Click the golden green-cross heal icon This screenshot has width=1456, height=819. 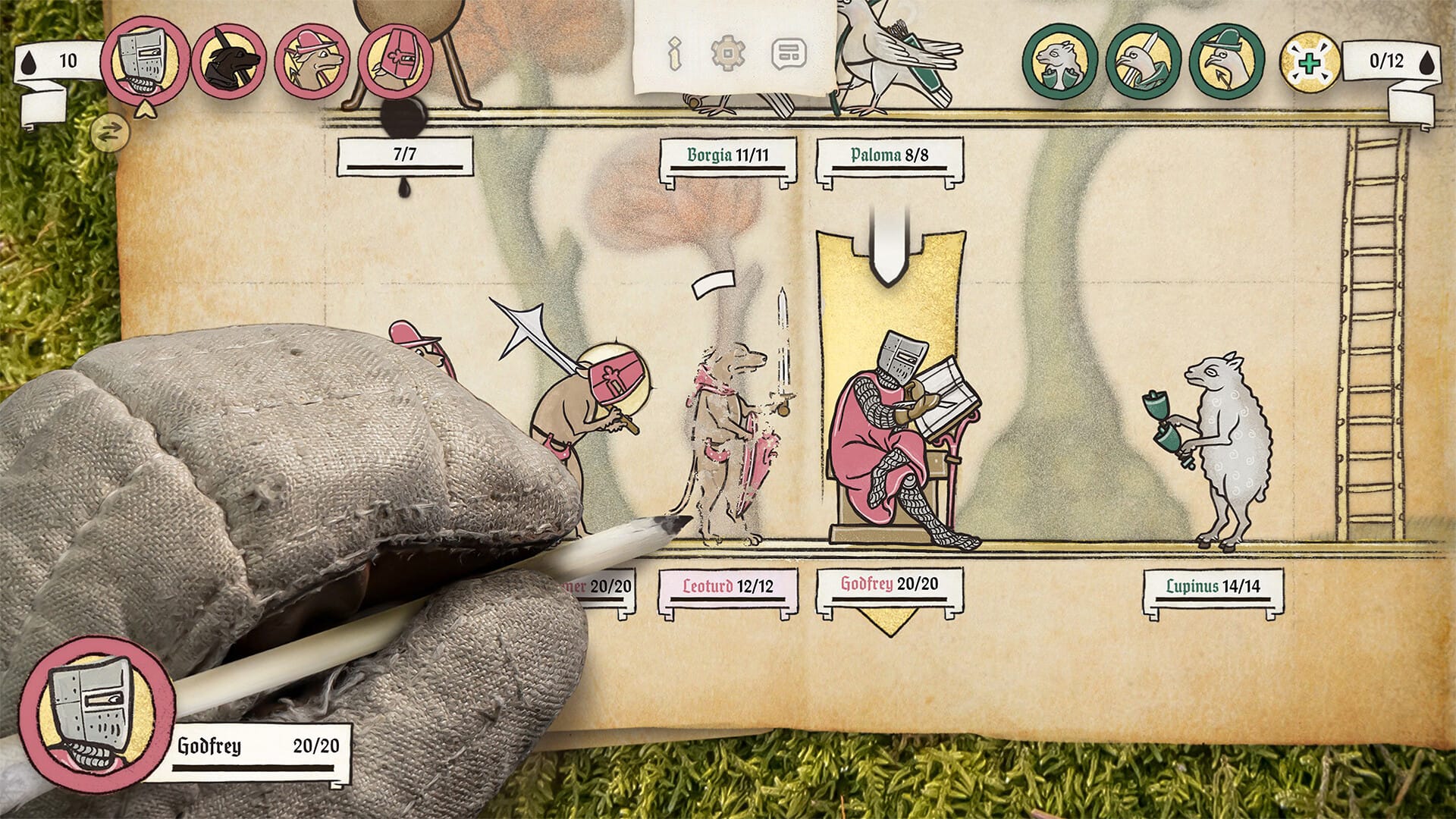point(1310,62)
